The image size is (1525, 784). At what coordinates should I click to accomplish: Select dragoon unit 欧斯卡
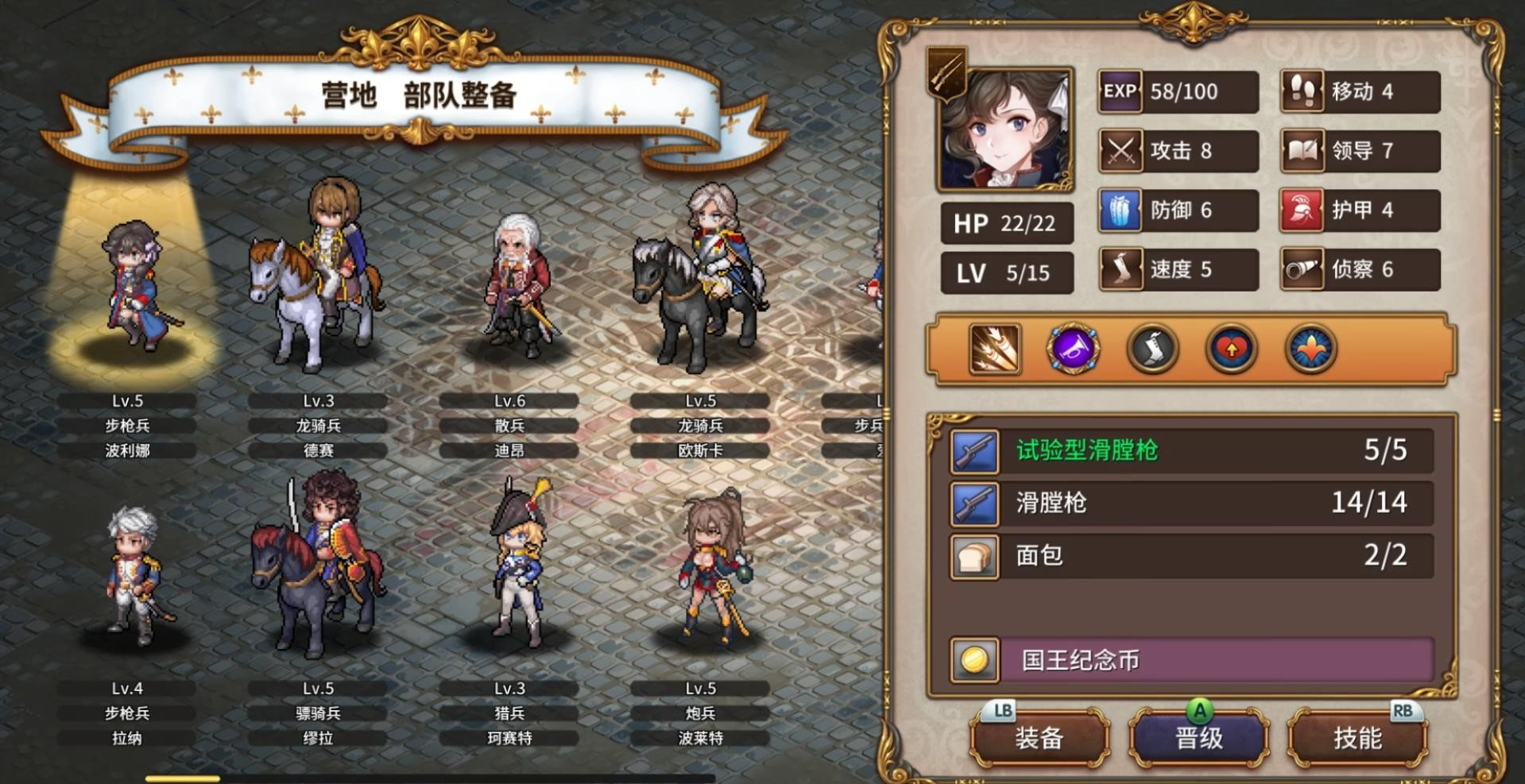701,278
